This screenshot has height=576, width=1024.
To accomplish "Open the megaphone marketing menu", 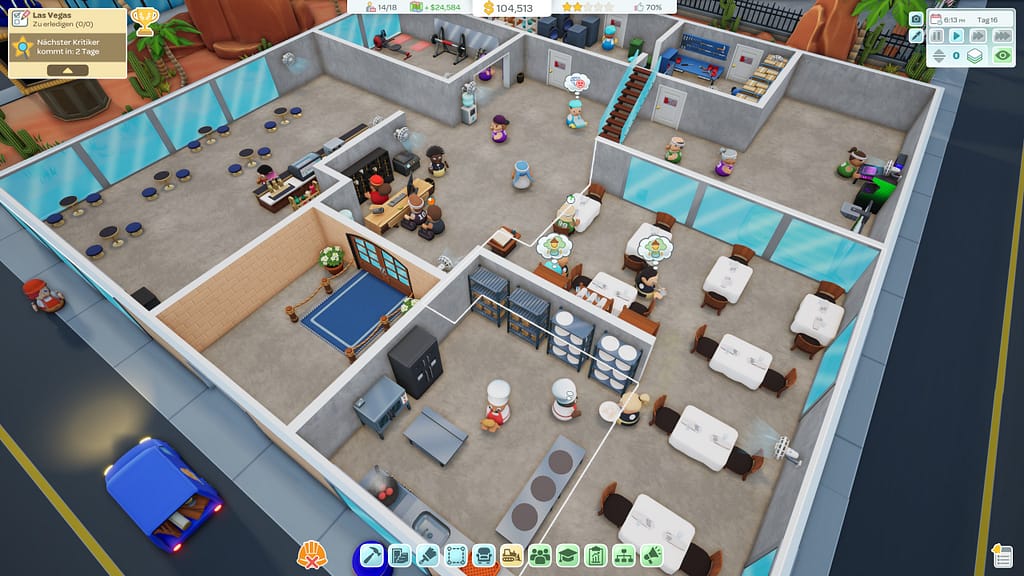I will (652, 555).
